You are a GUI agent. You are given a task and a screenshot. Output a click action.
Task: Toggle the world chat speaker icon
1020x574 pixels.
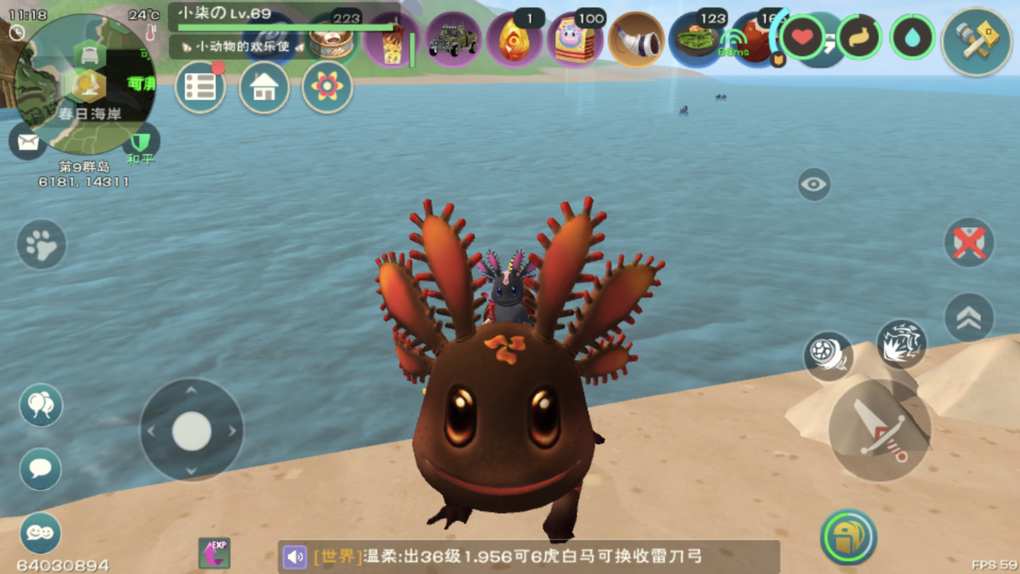pos(294,556)
